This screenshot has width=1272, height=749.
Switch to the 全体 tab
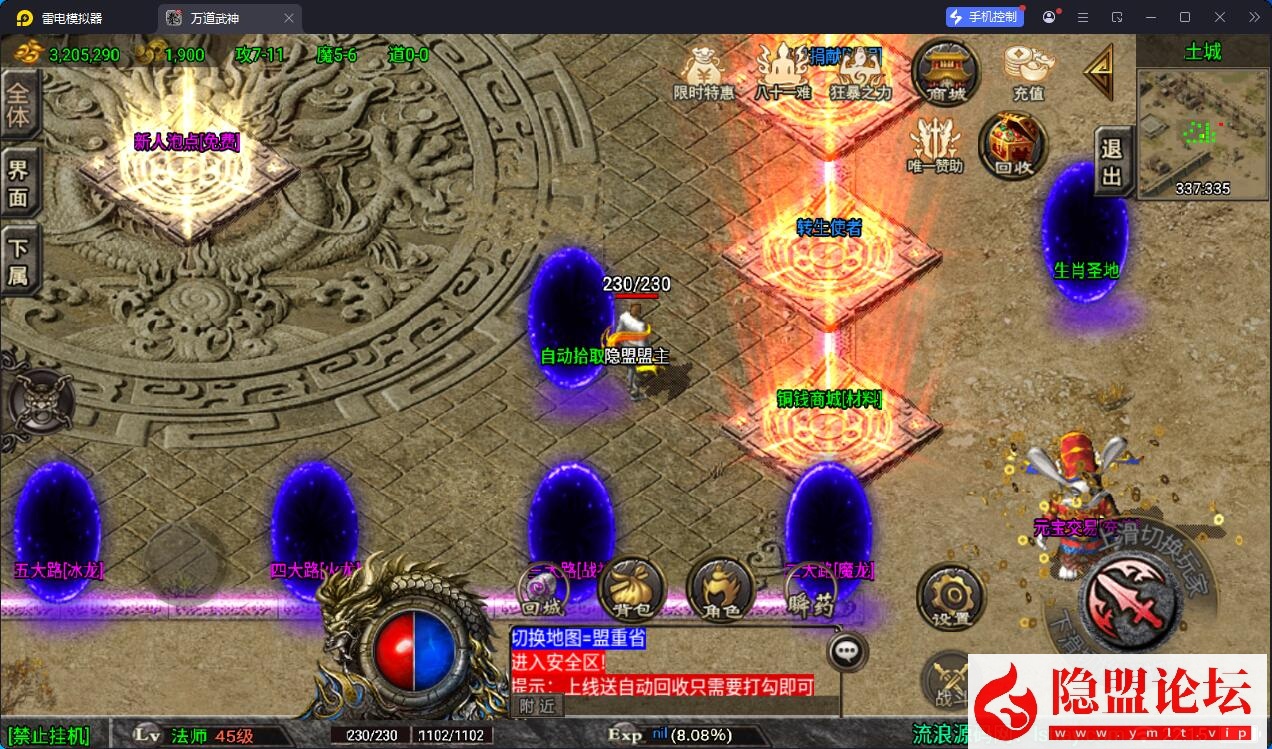pyautogui.click(x=19, y=104)
